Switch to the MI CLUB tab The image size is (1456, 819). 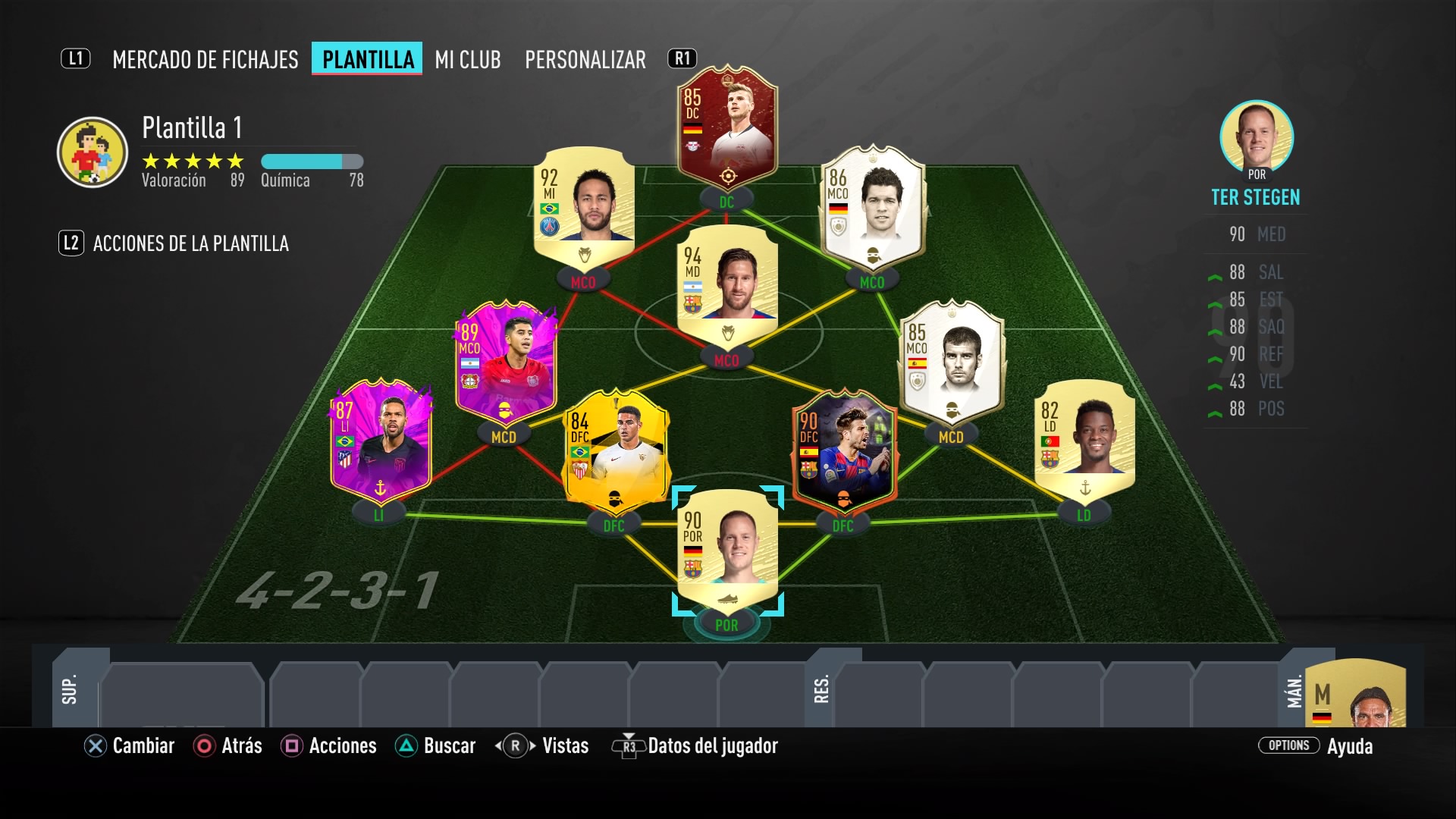tap(466, 60)
